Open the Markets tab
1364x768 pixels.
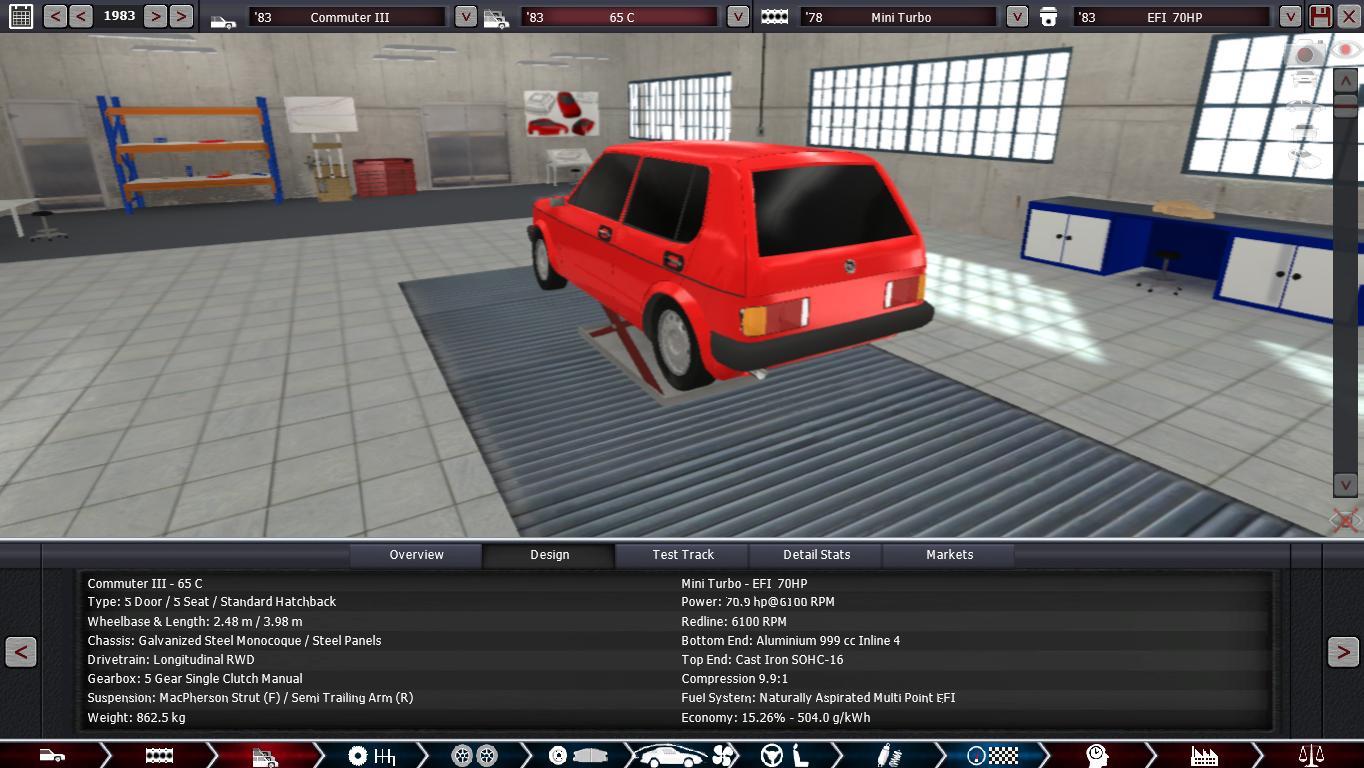pos(949,555)
